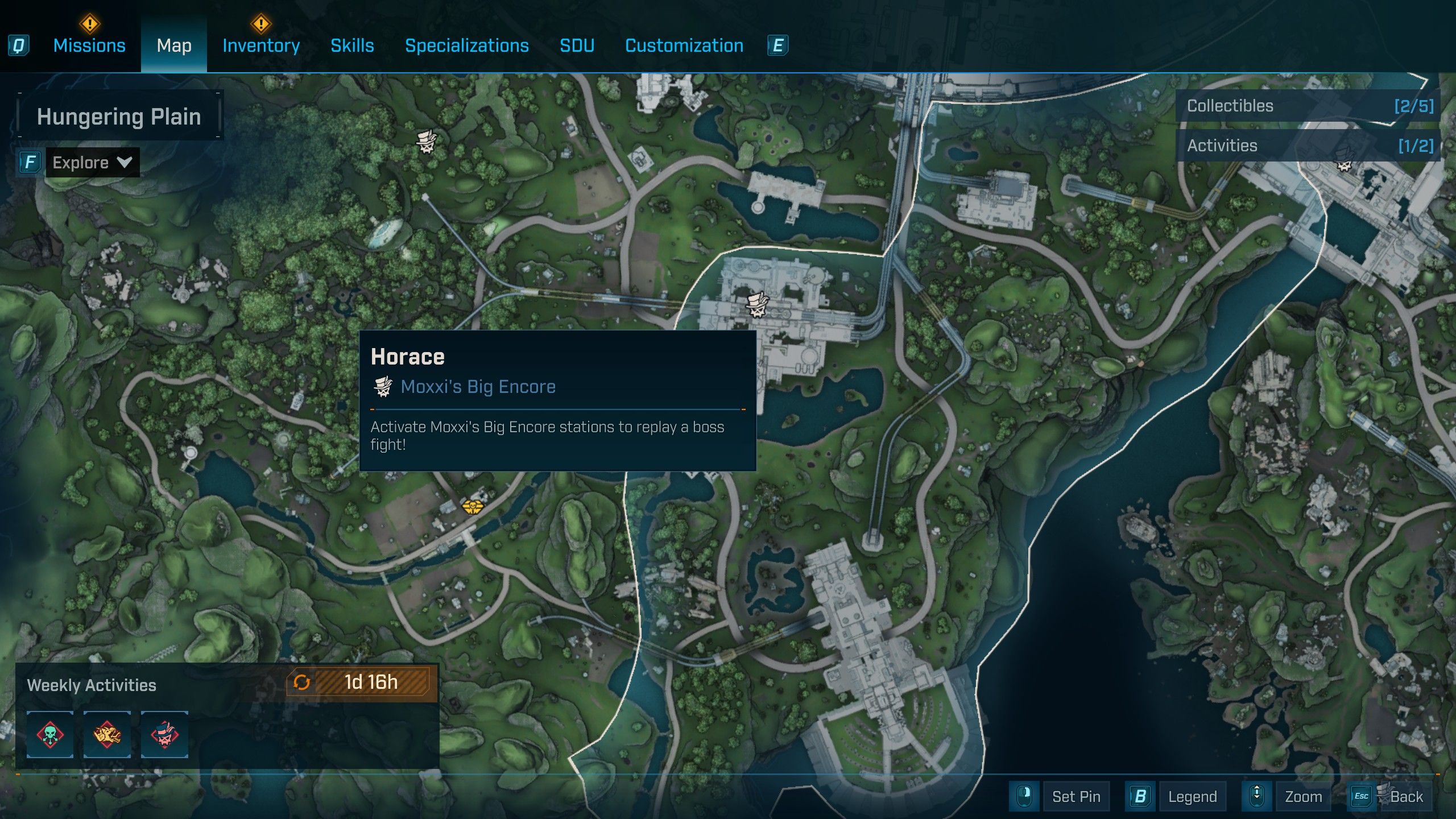Screen dimensions: 1456x819
Task: Switch to the Customization tab
Action: point(684,45)
